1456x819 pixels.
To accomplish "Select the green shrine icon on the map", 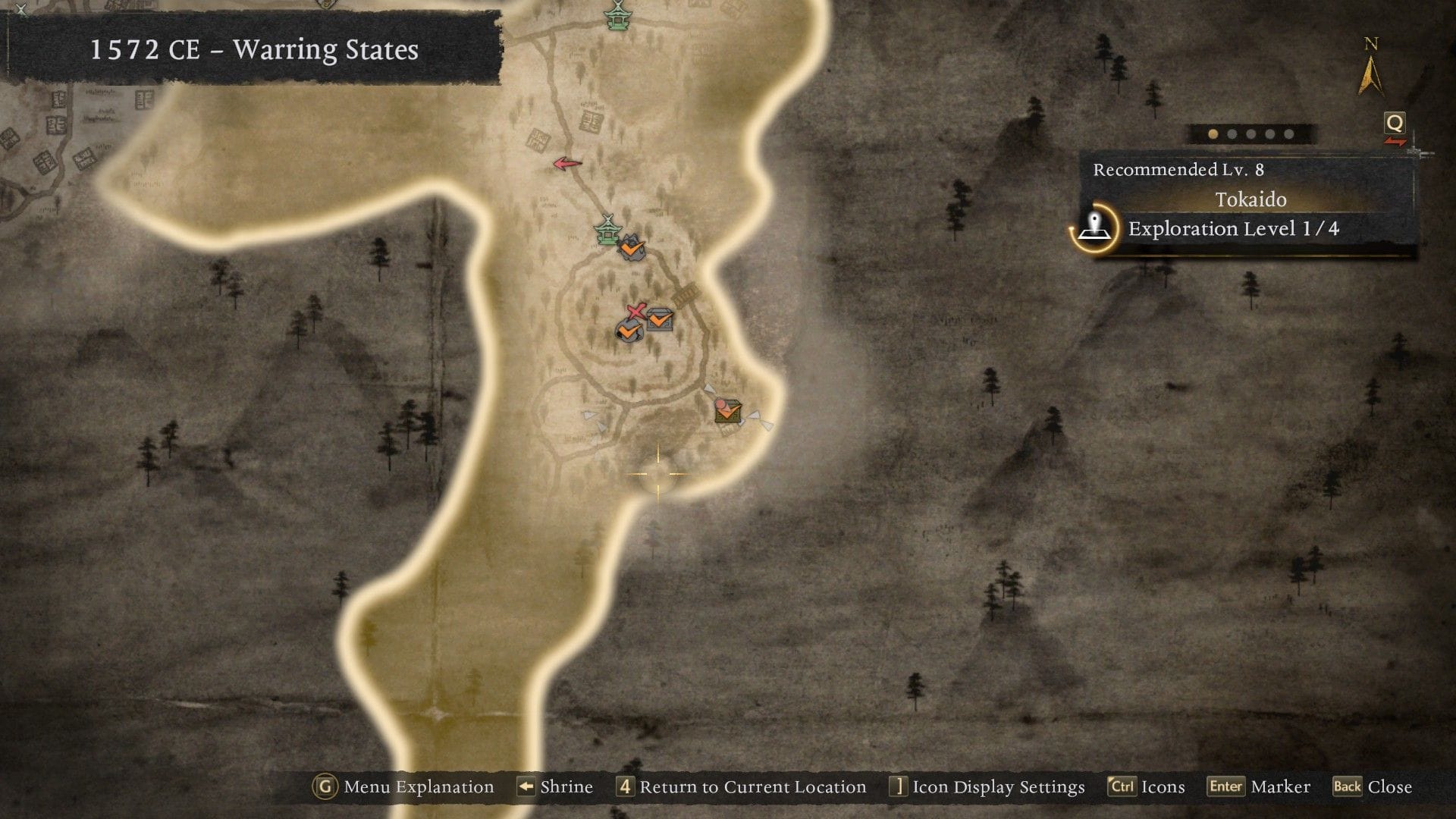I will click(606, 231).
